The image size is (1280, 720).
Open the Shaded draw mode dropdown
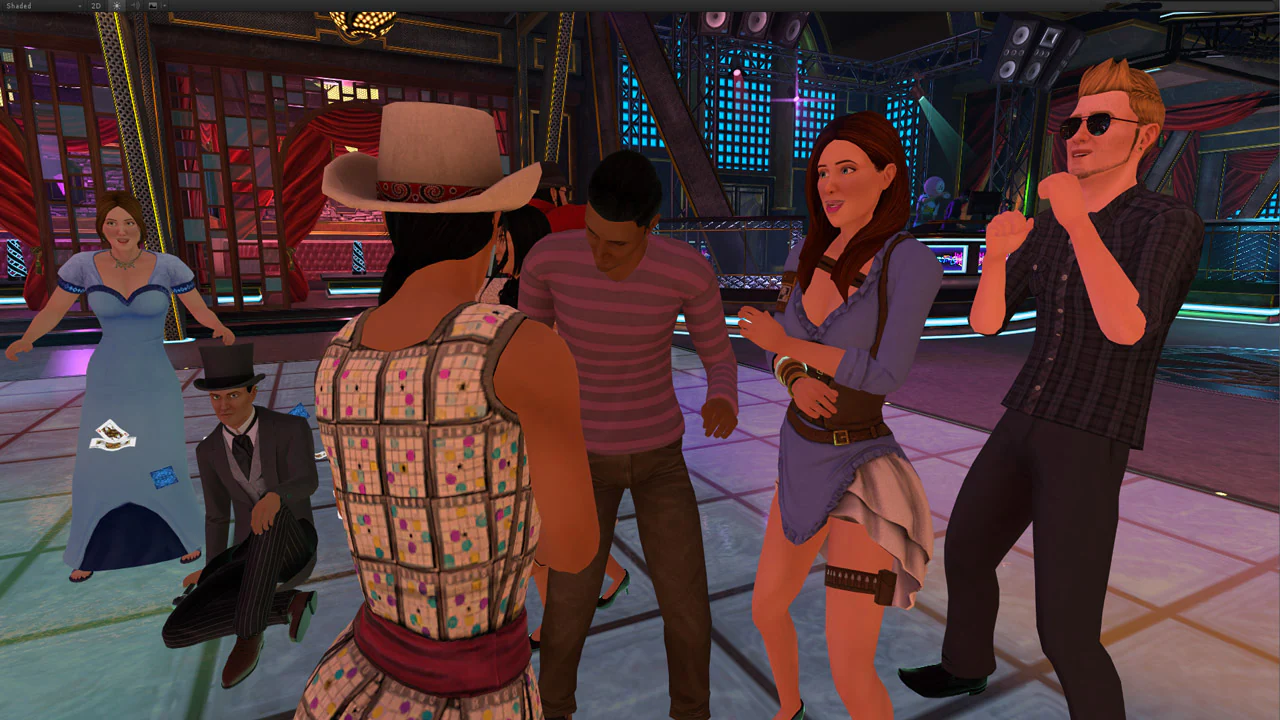point(40,6)
